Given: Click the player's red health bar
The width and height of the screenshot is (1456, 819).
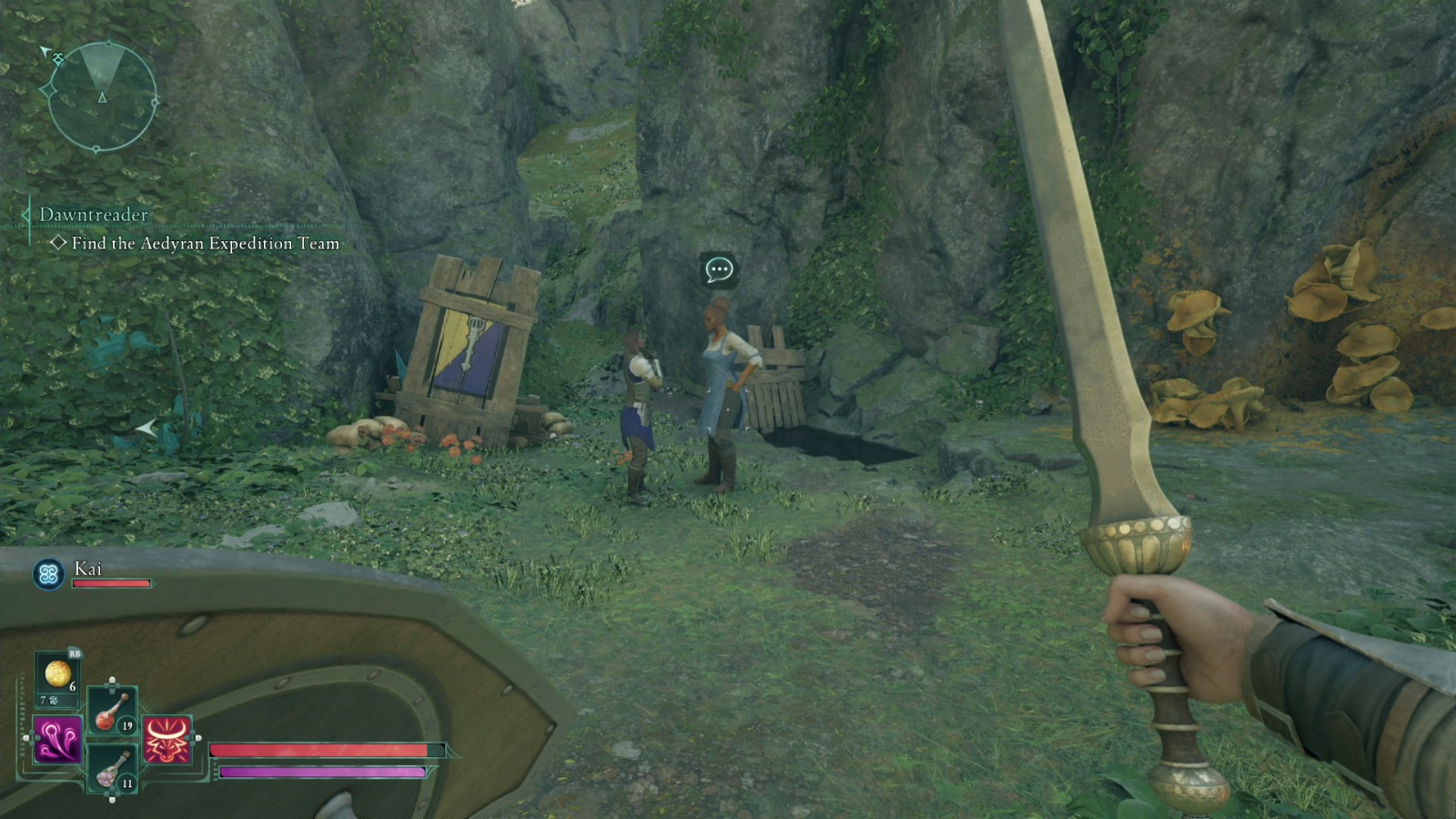Looking at the screenshot, I should point(318,748).
